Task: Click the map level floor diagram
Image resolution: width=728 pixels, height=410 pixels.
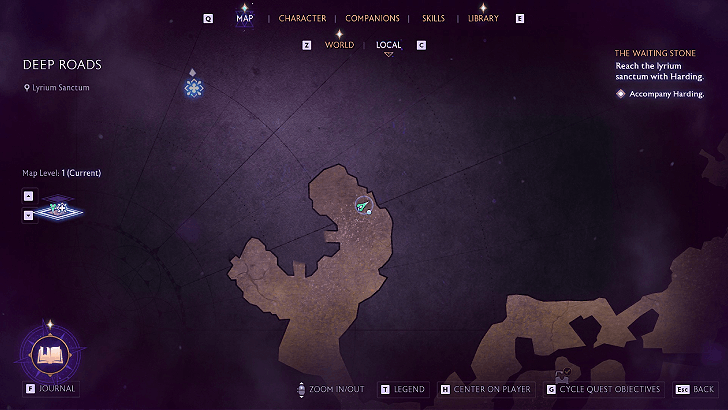Action: coord(61,209)
